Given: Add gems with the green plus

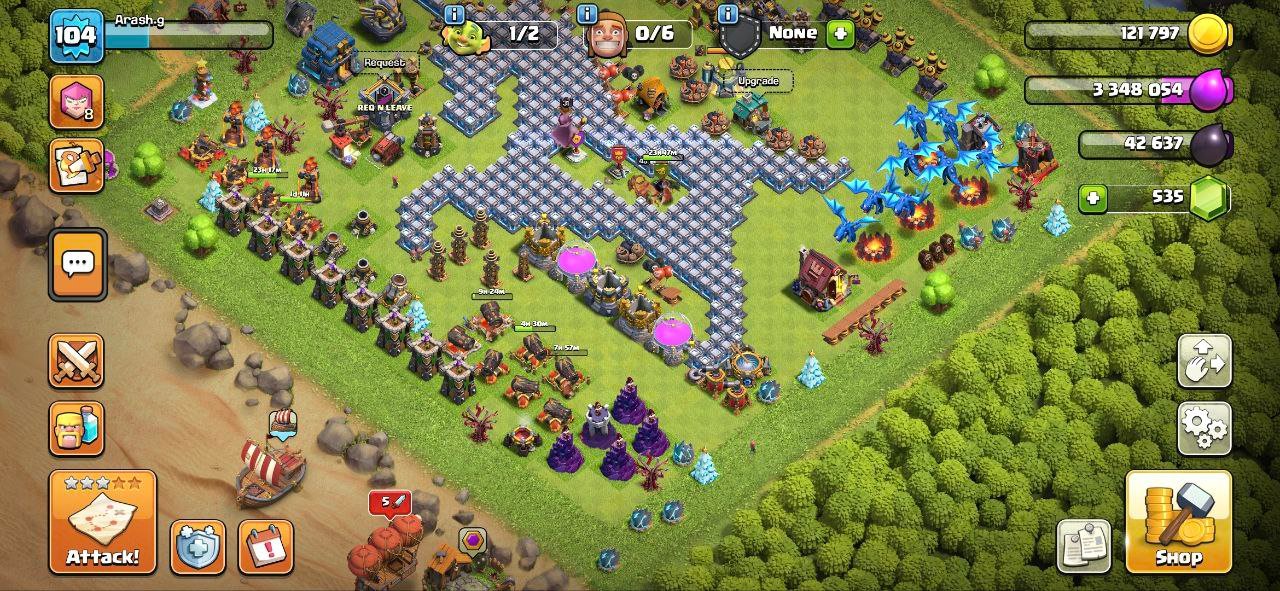Looking at the screenshot, I should point(1093,198).
